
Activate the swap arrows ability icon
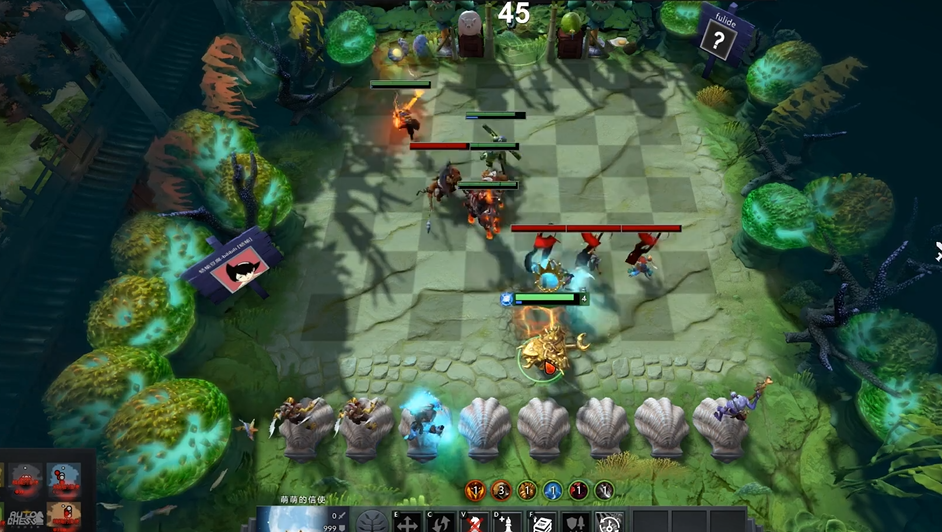pos(441,522)
